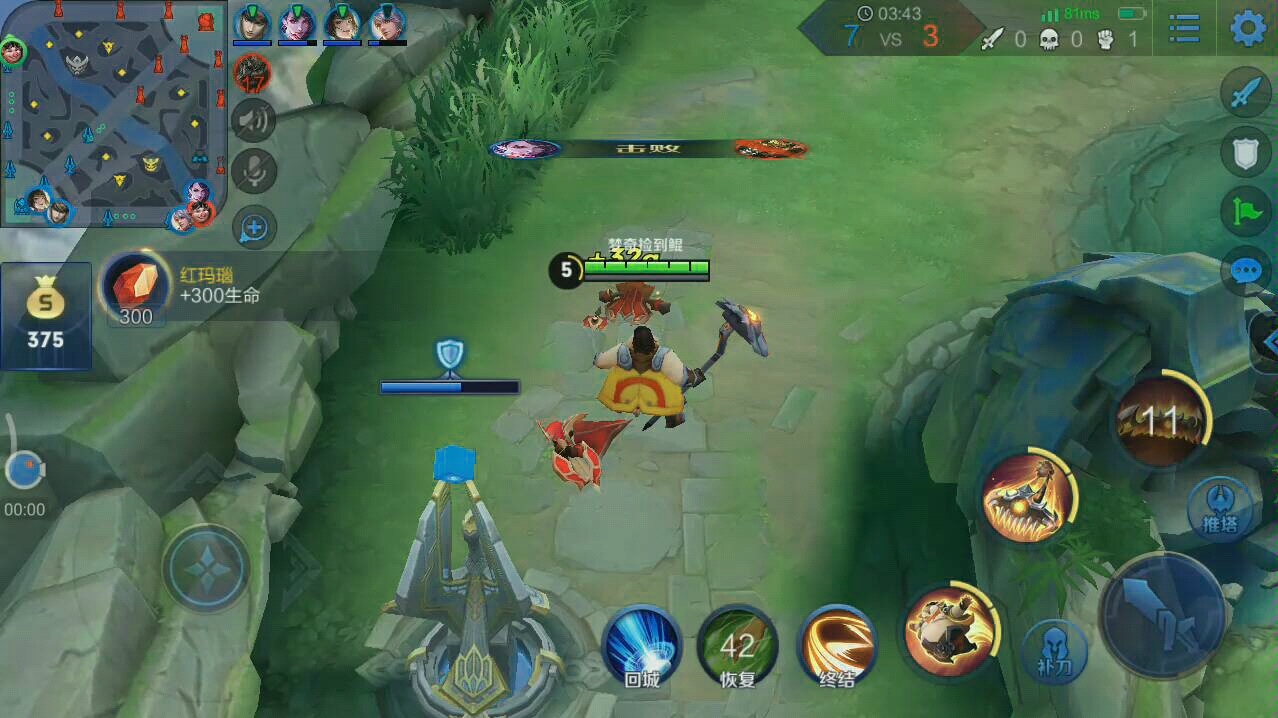Click the skill showing cooldown 11

tap(1160, 422)
